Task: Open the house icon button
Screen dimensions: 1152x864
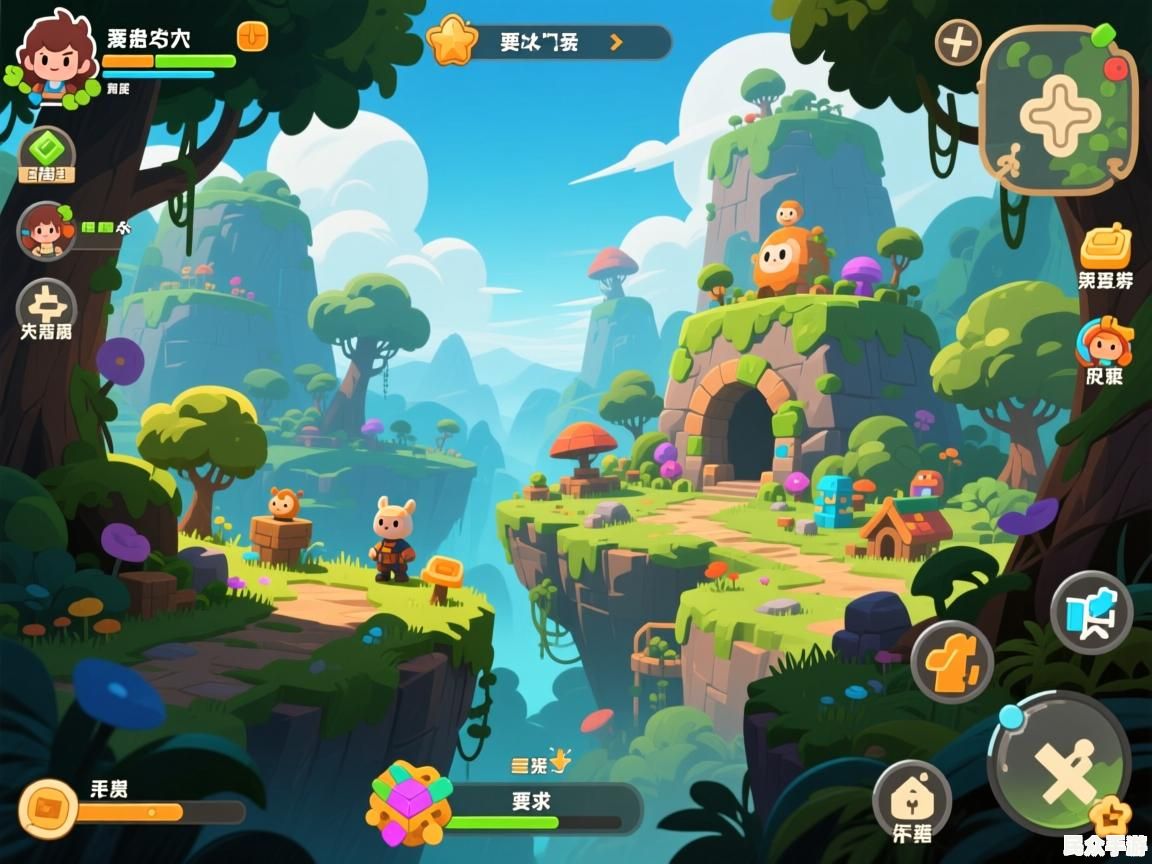Action: [x=911, y=800]
